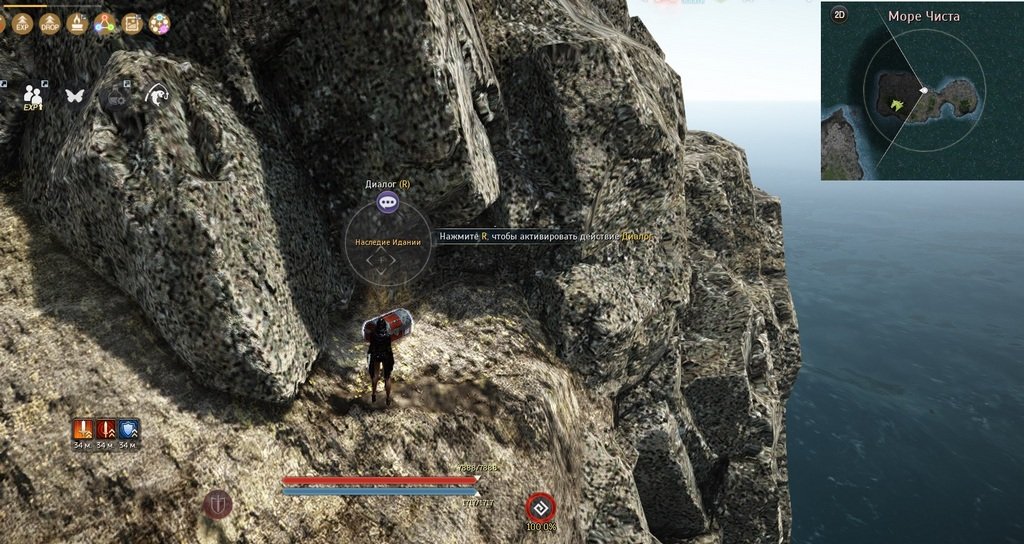Click the DROP buff icon
Image resolution: width=1024 pixels, height=544 pixels.
point(50,24)
